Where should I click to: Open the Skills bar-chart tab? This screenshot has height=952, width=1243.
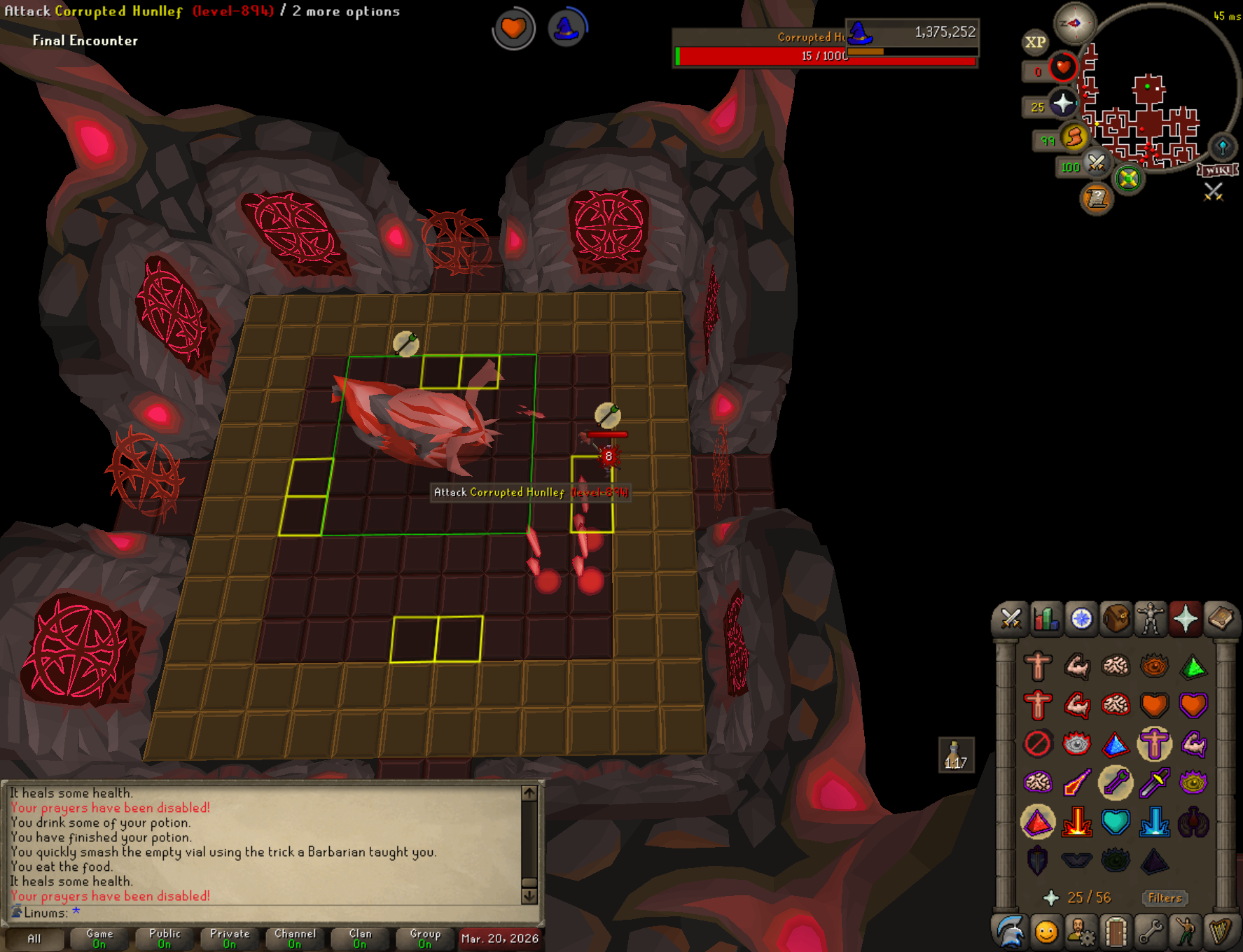[1046, 619]
